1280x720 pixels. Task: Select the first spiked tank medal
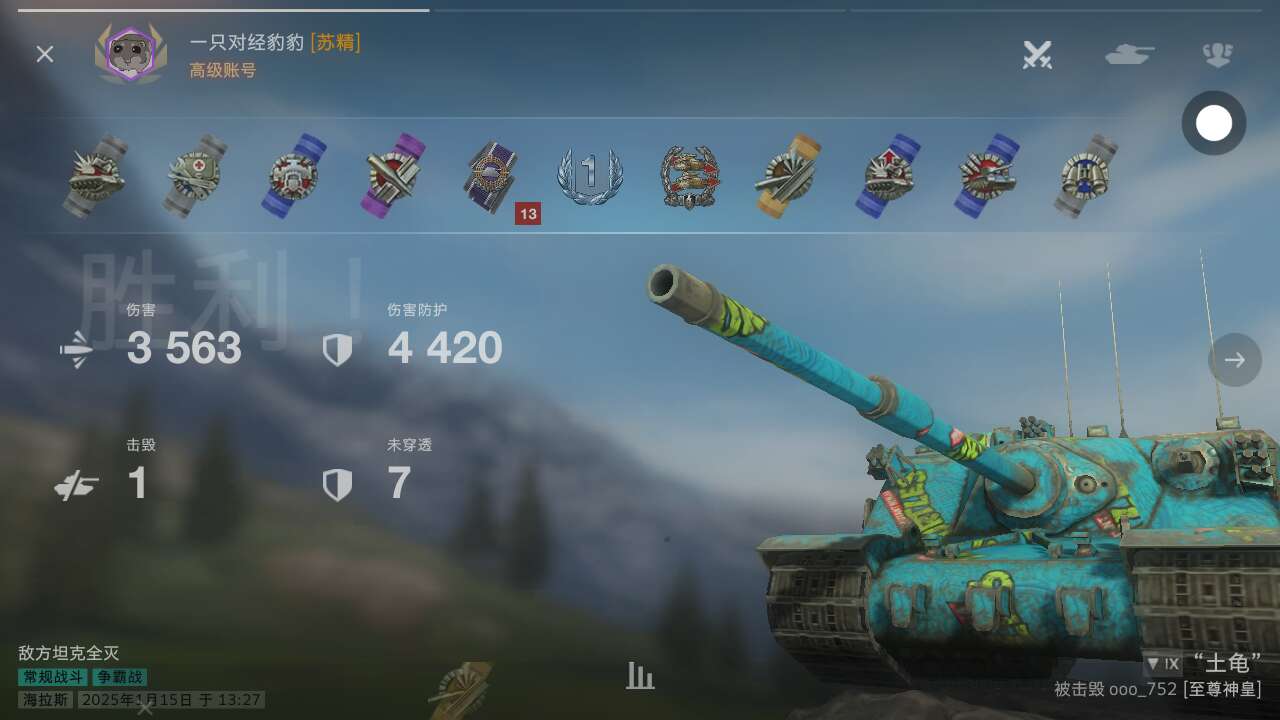pos(97,177)
